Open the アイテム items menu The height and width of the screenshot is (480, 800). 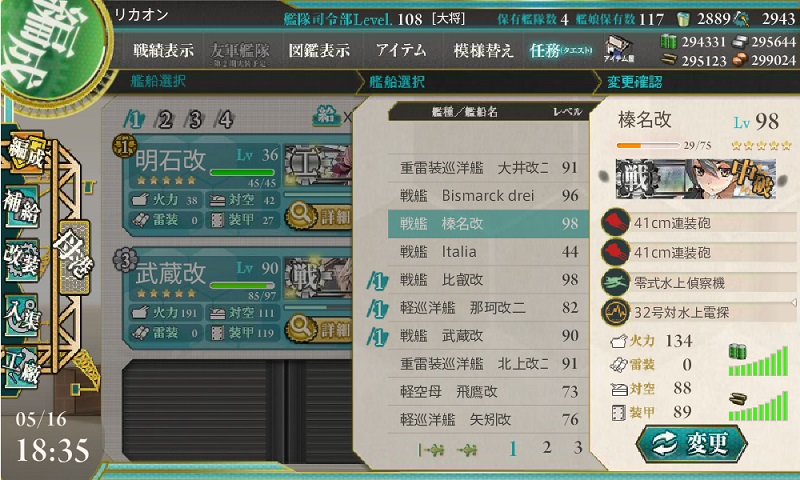[401, 50]
